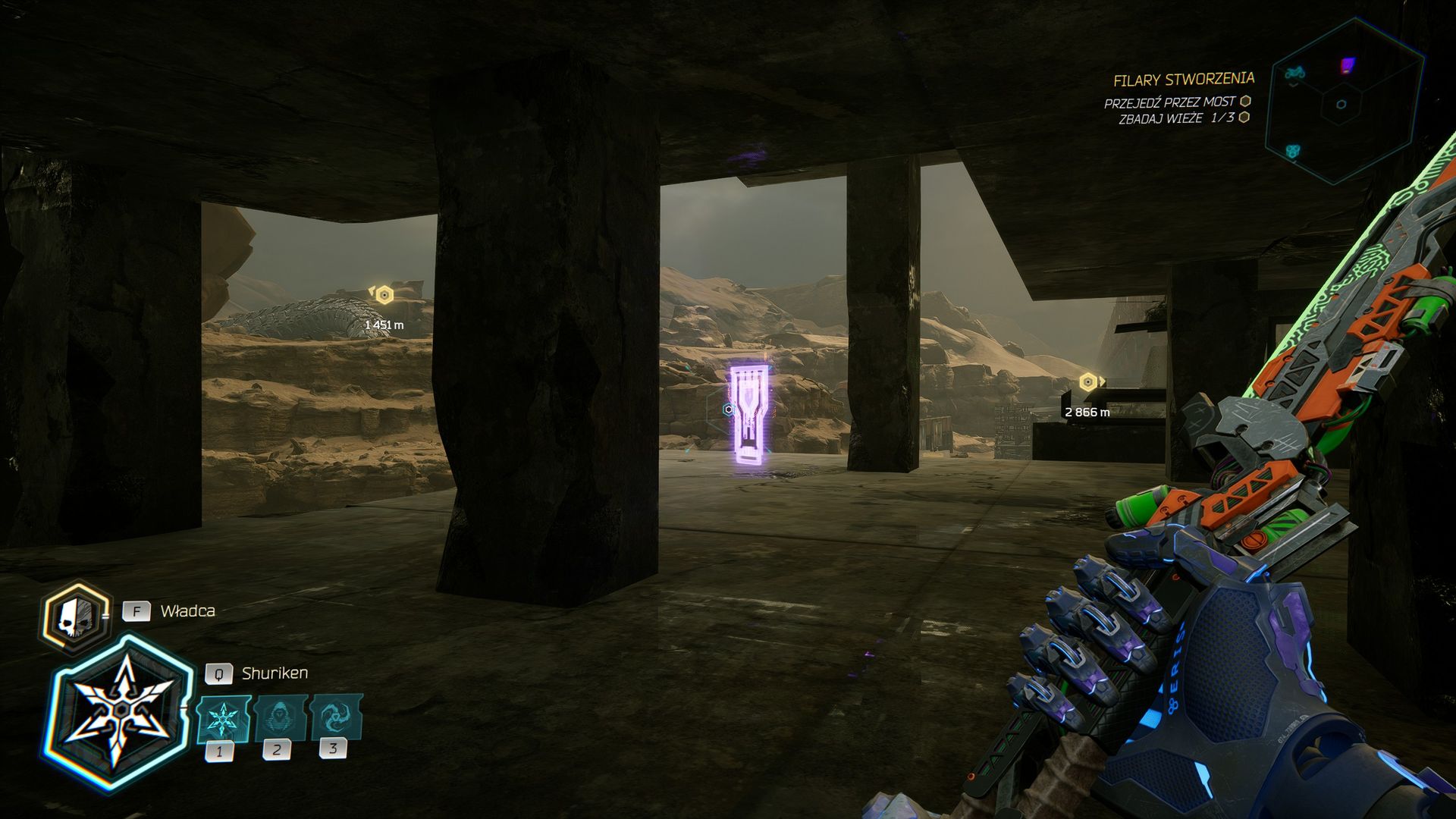The image size is (1456, 819).
Task: Open the hexagonal minimap
Action: tap(1343, 102)
